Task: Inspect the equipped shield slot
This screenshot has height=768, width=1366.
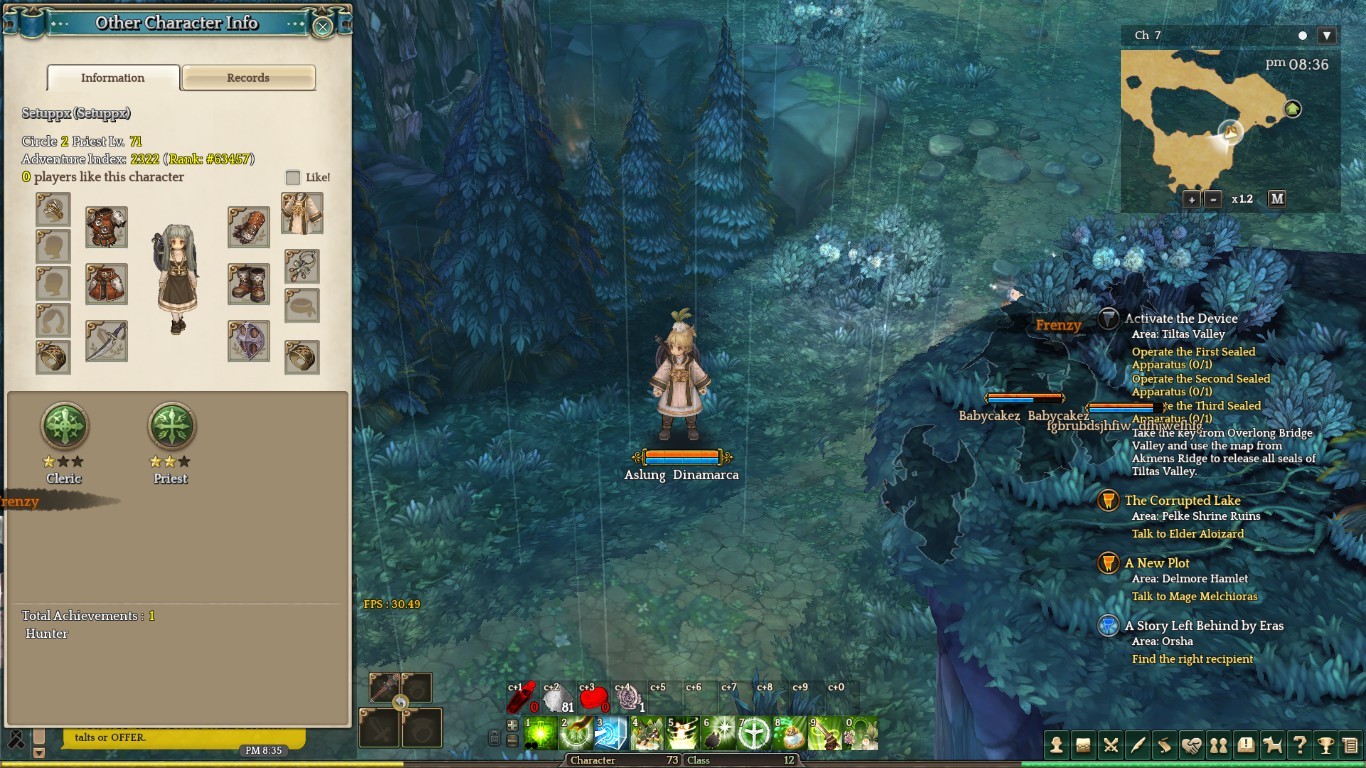Action: [x=248, y=341]
